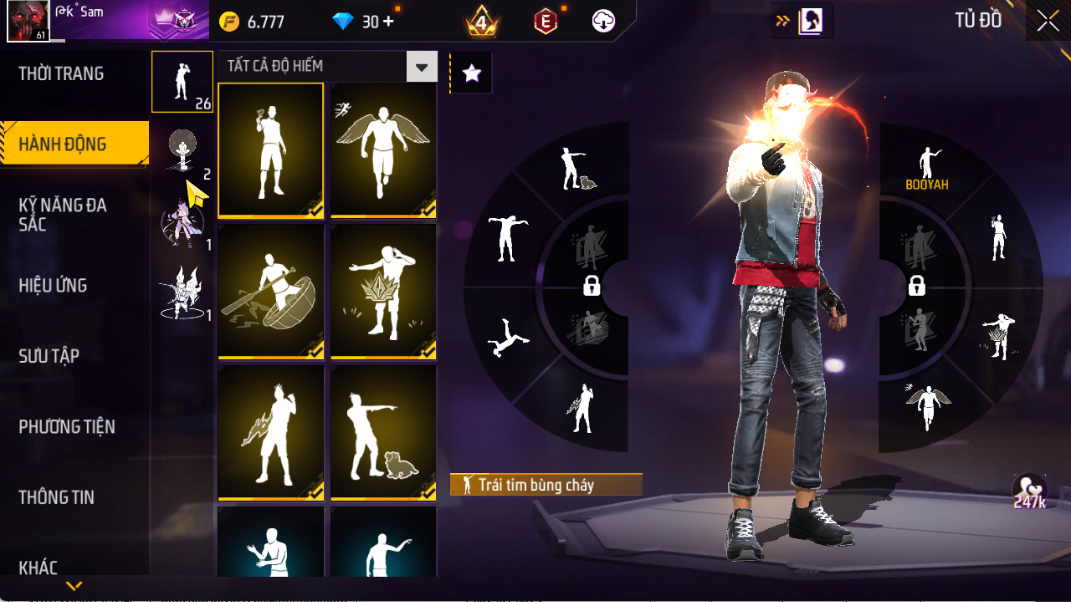Select the winged angel emote card
This screenshot has width=1071, height=602.
(x=383, y=149)
